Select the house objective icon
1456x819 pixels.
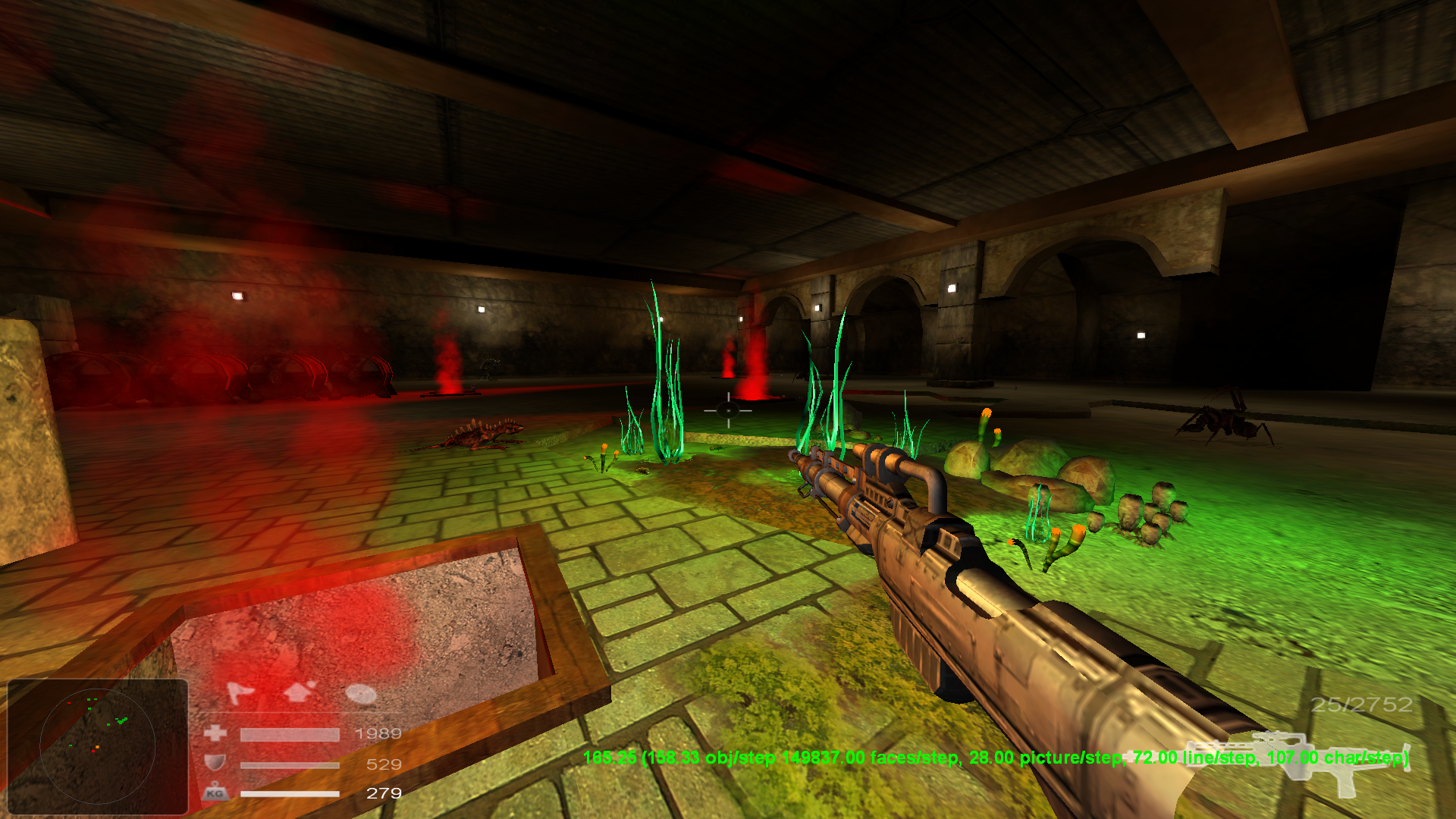pos(298,692)
